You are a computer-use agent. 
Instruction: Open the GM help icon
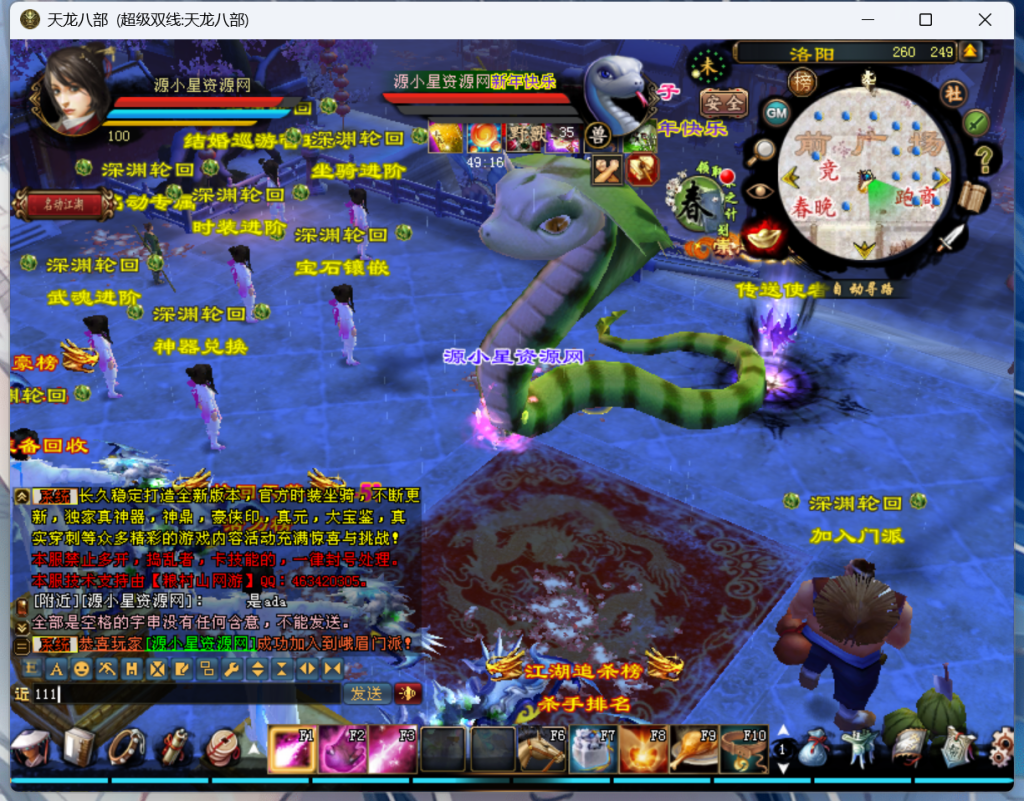[x=777, y=113]
